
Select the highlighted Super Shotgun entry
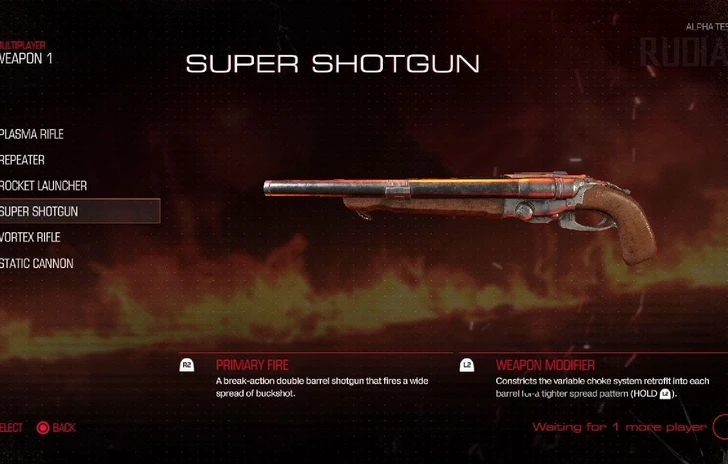pyautogui.click(x=40, y=211)
